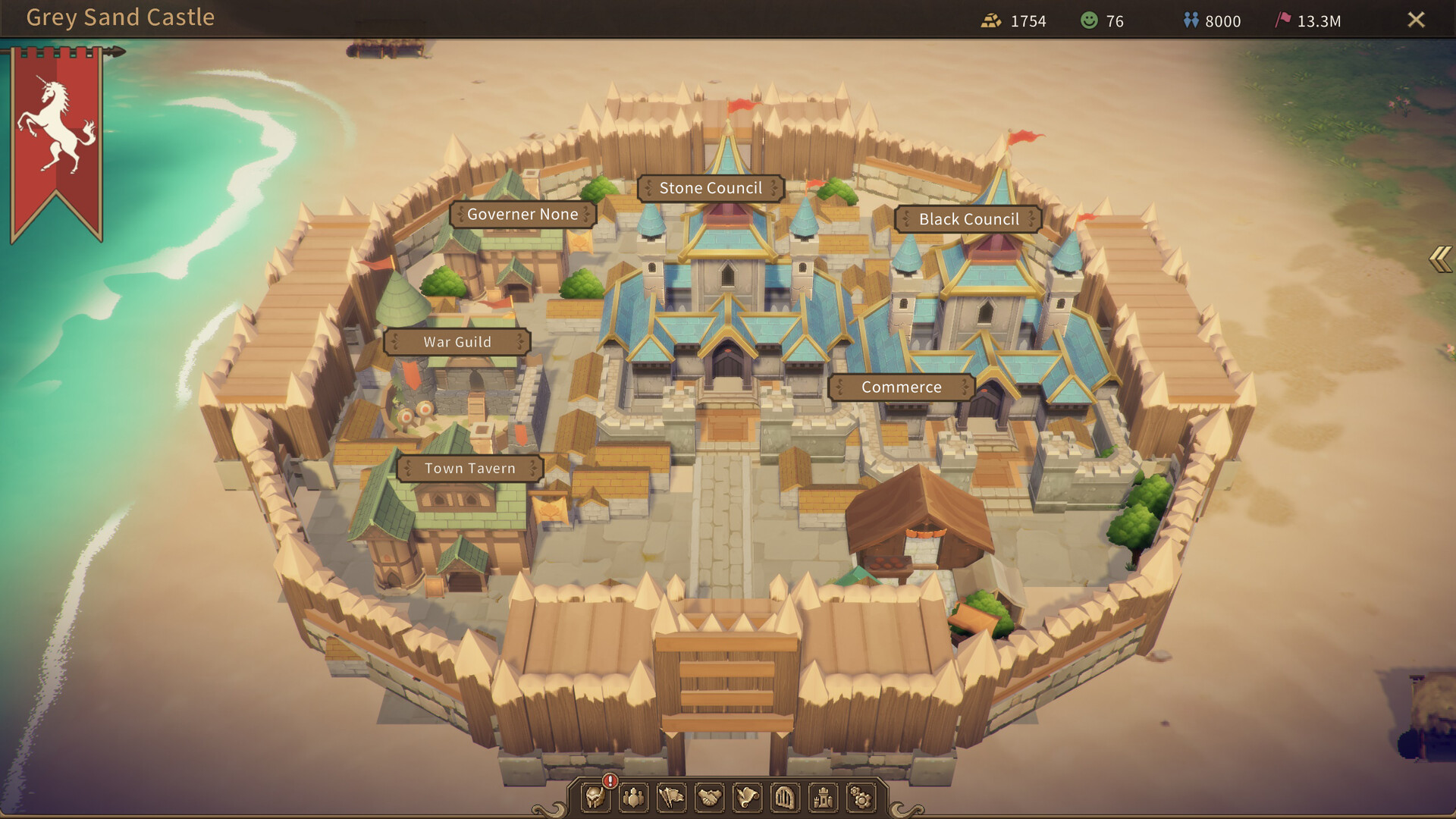View the scroll edicts panel

(748, 798)
